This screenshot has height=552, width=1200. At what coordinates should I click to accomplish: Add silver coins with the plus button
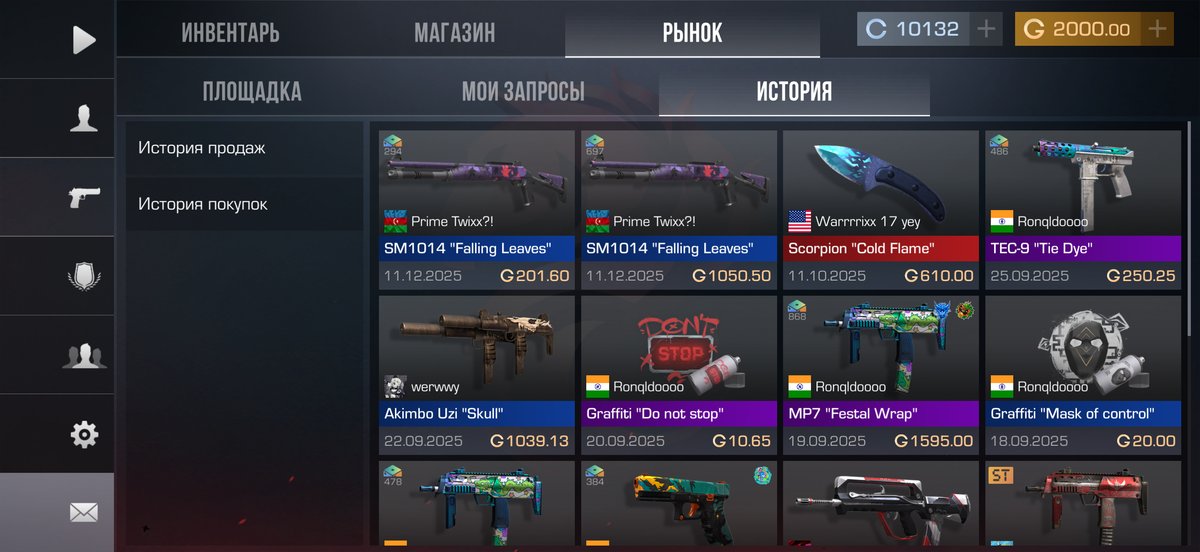coord(986,29)
